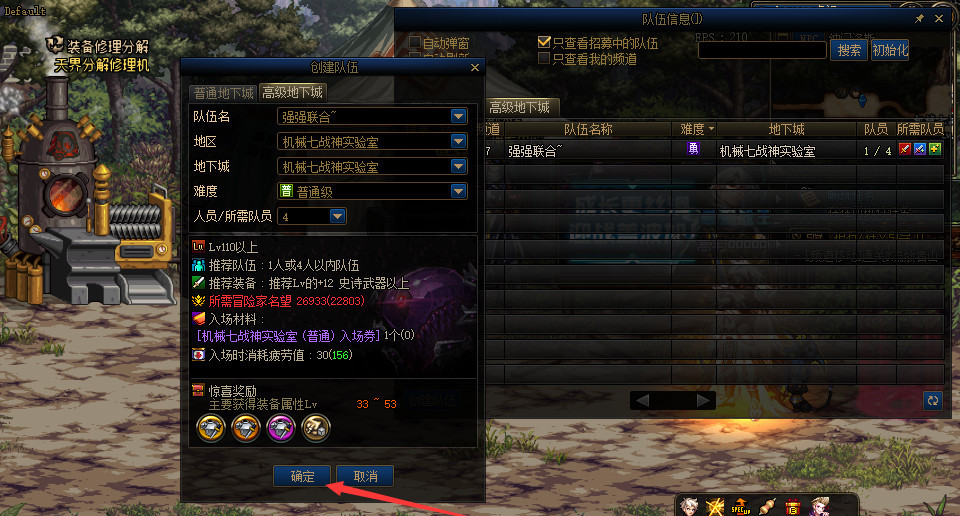Focus the team search input field

pyautogui.click(x=761, y=50)
